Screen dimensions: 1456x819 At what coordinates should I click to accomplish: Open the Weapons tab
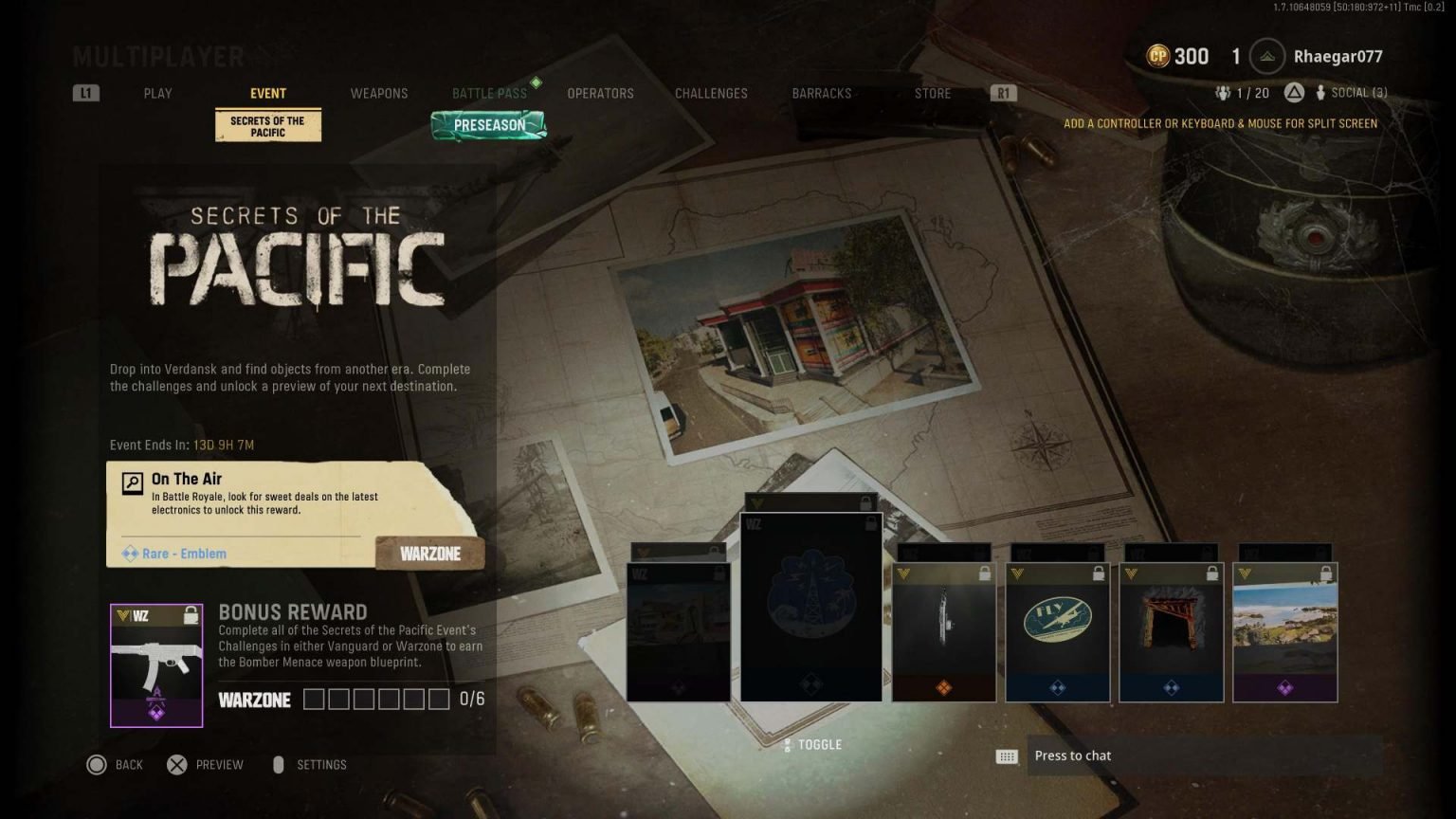(x=378, y=93)
